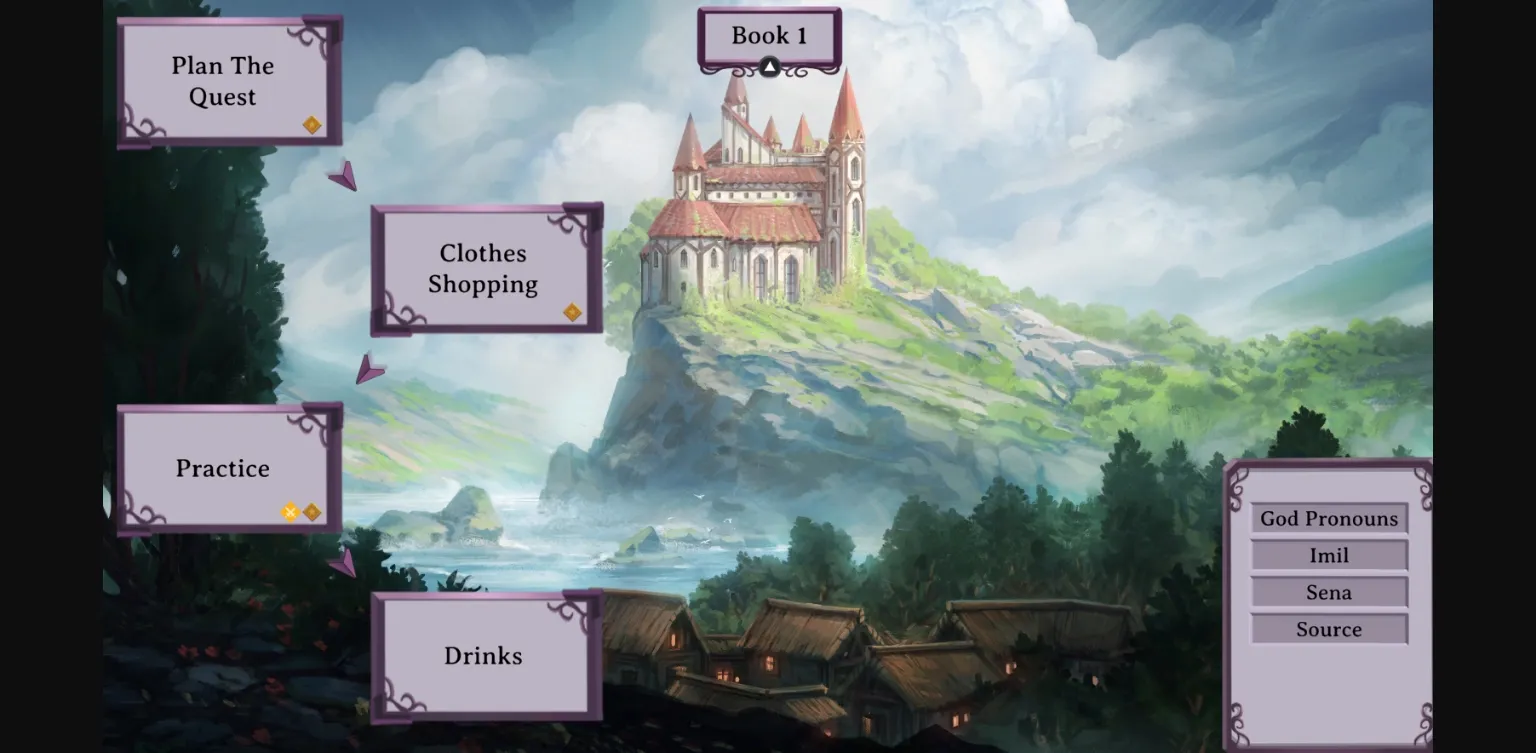Select the crossed-swords medal on Practice
The width and height of the screenshot is (1536, 753).
289,512
